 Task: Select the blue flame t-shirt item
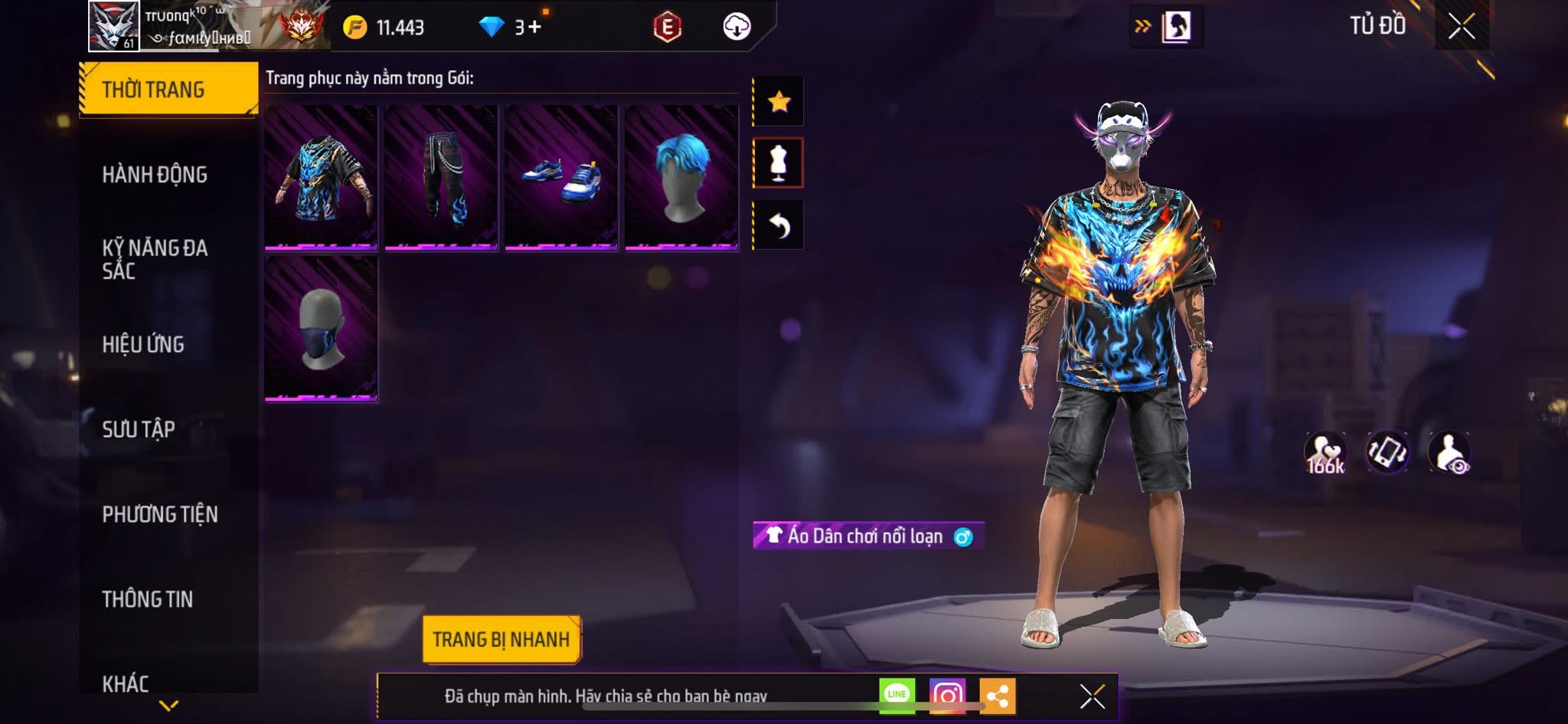(x=321, y=178)
